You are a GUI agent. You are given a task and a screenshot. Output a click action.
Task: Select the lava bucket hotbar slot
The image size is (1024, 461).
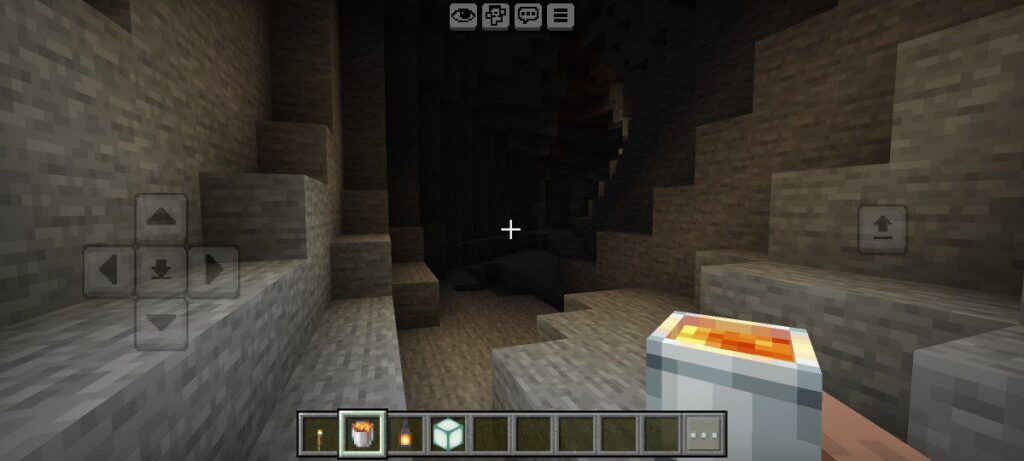pos(360,434)
